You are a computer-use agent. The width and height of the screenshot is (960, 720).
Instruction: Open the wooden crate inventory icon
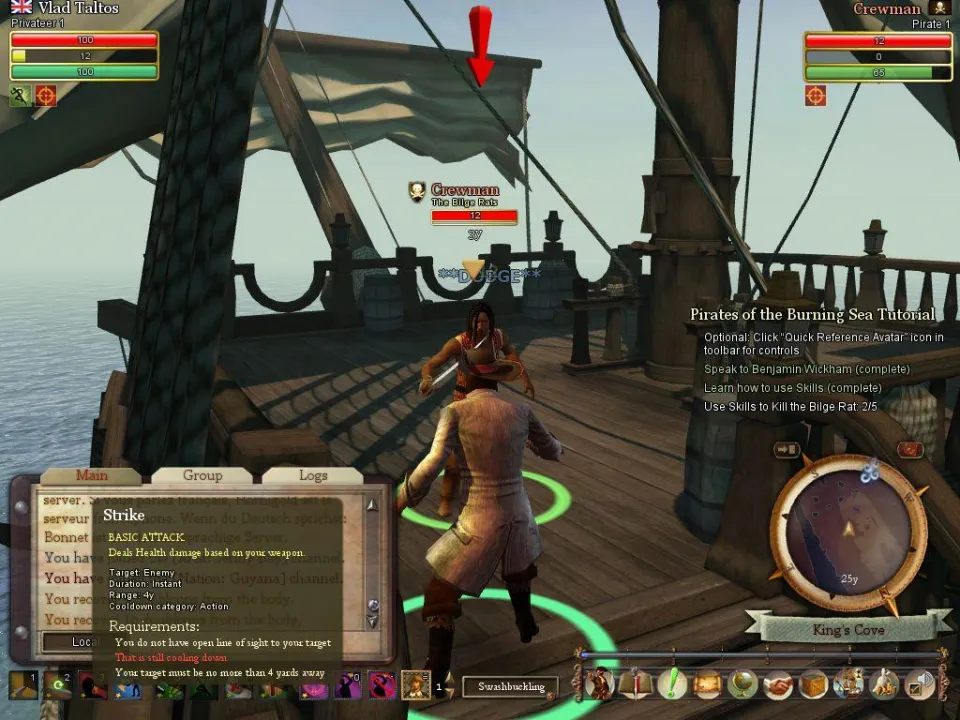[x=814, y=684]
